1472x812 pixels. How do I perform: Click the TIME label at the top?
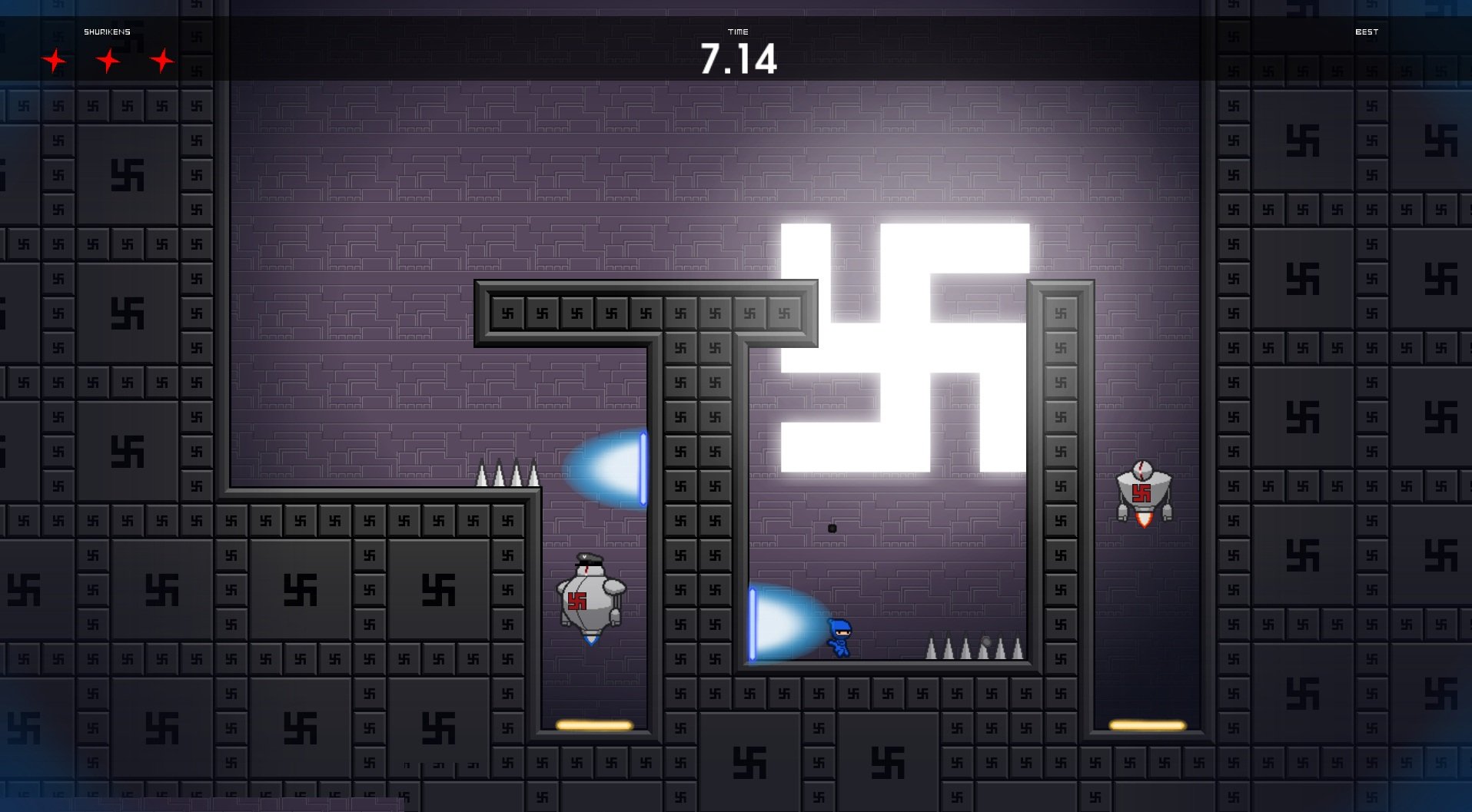pos(738,32)
